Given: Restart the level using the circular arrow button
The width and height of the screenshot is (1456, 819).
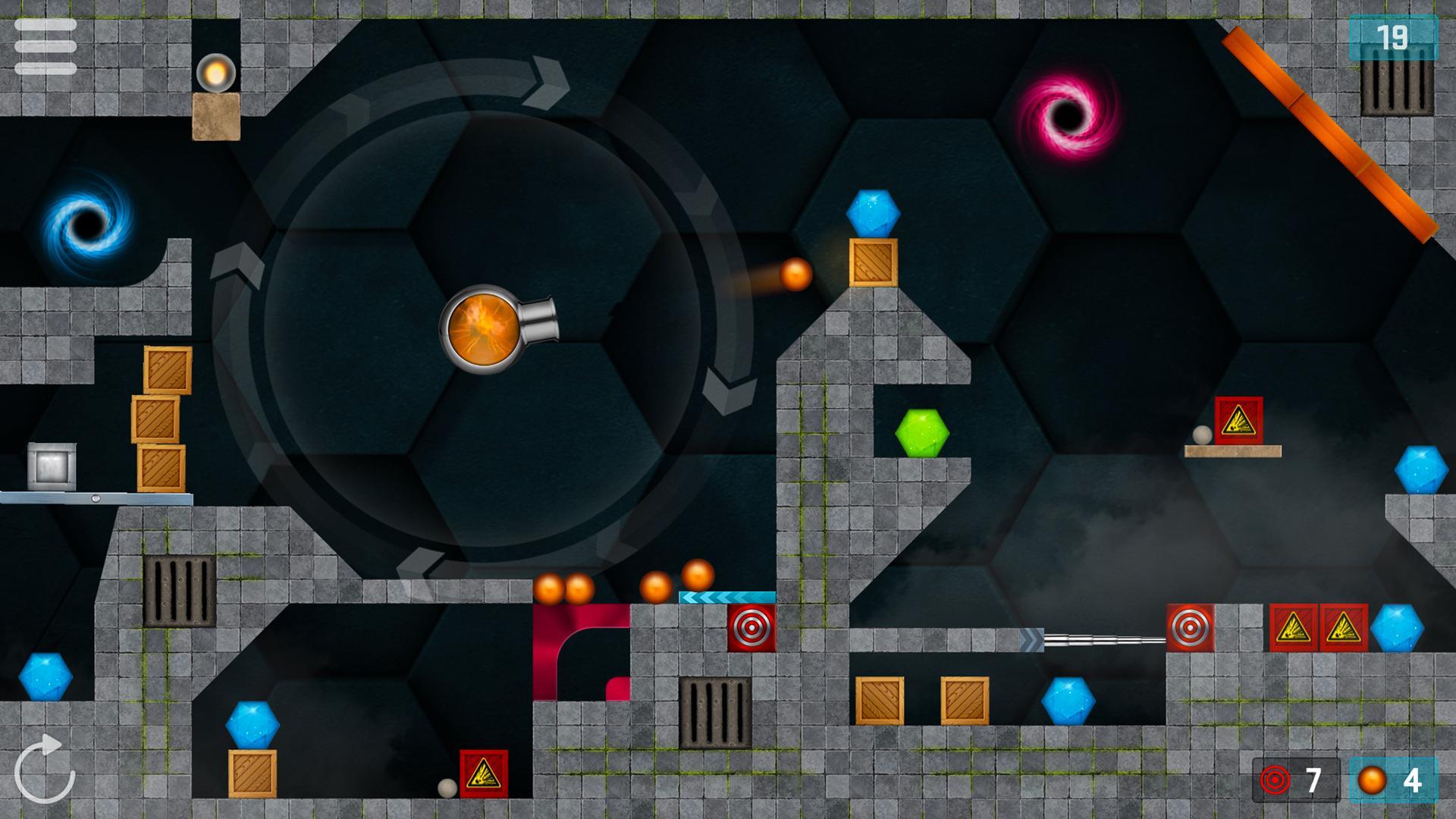Looking at the screenshot, I should pos(45,773).
